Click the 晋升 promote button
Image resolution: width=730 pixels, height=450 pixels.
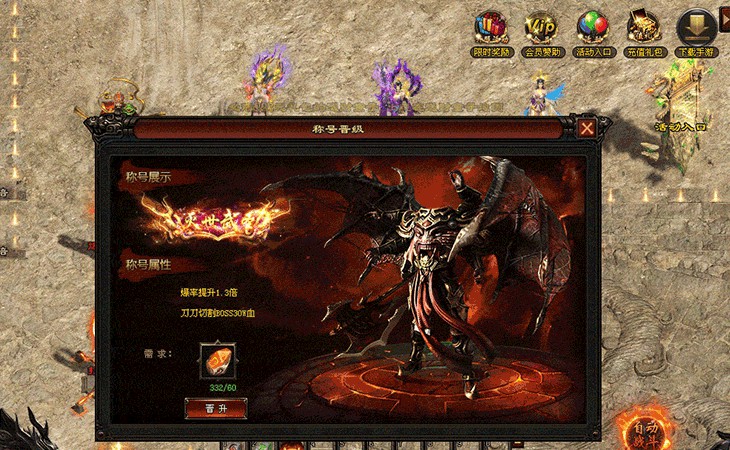click(x=216, y=408)
